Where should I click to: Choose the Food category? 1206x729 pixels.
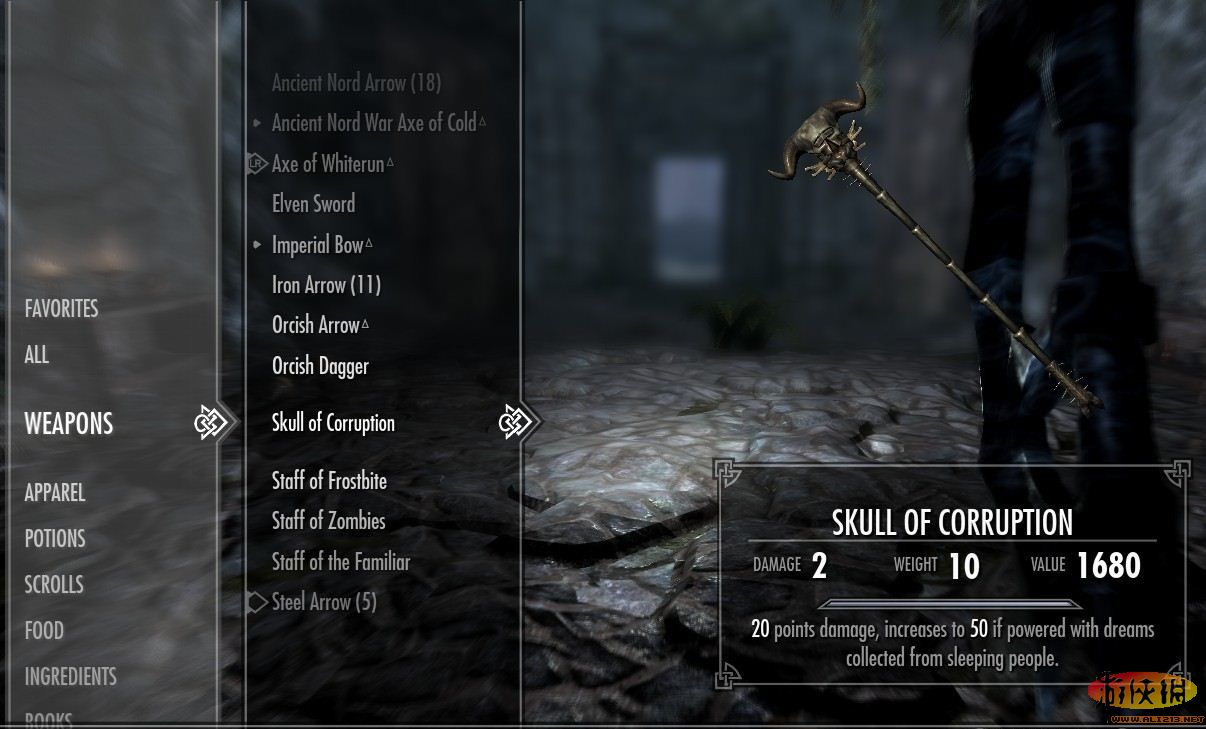[44, 631]
